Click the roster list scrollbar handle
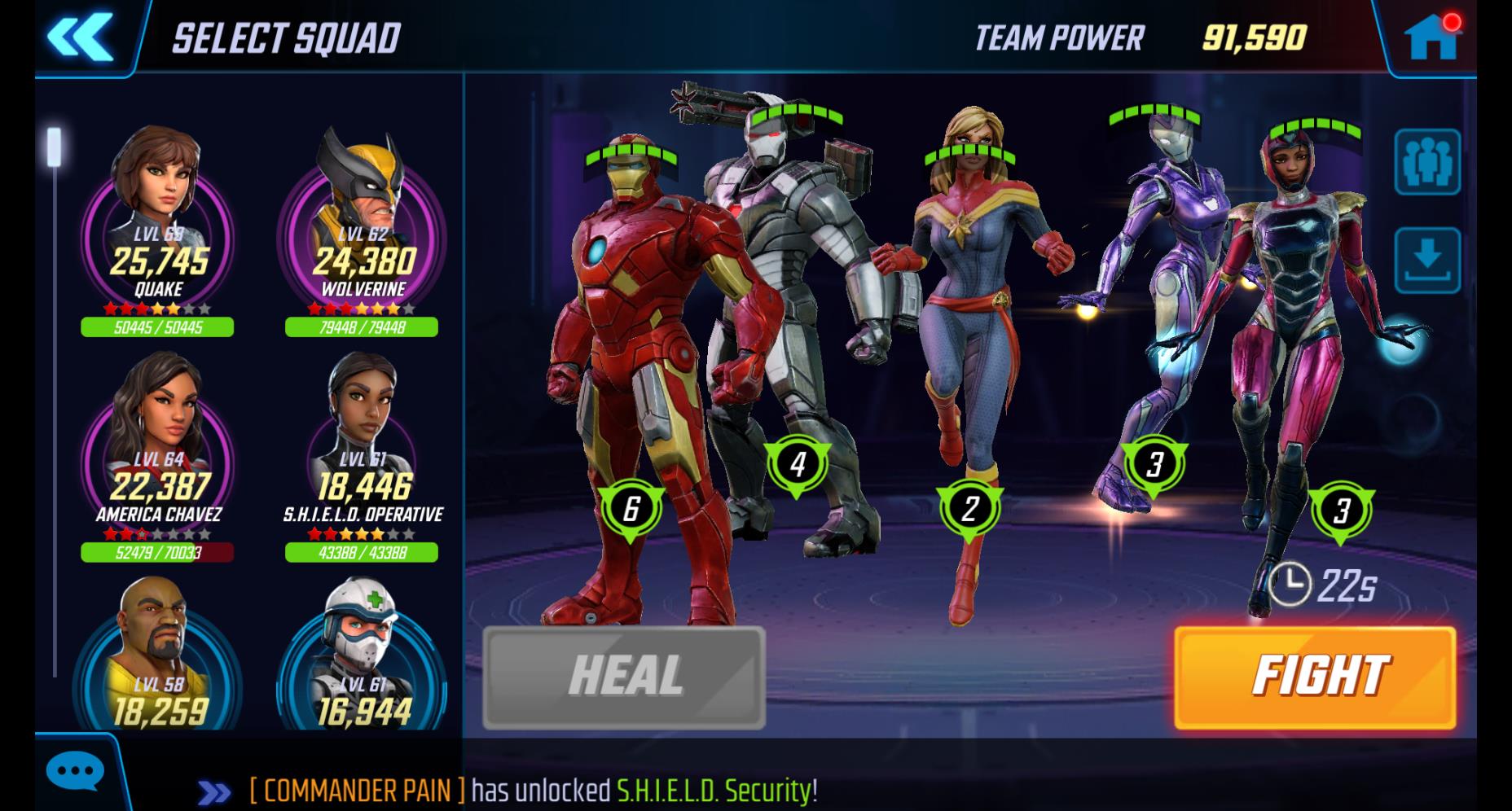The image size is (1512, 811). click(x=54, y=146)
